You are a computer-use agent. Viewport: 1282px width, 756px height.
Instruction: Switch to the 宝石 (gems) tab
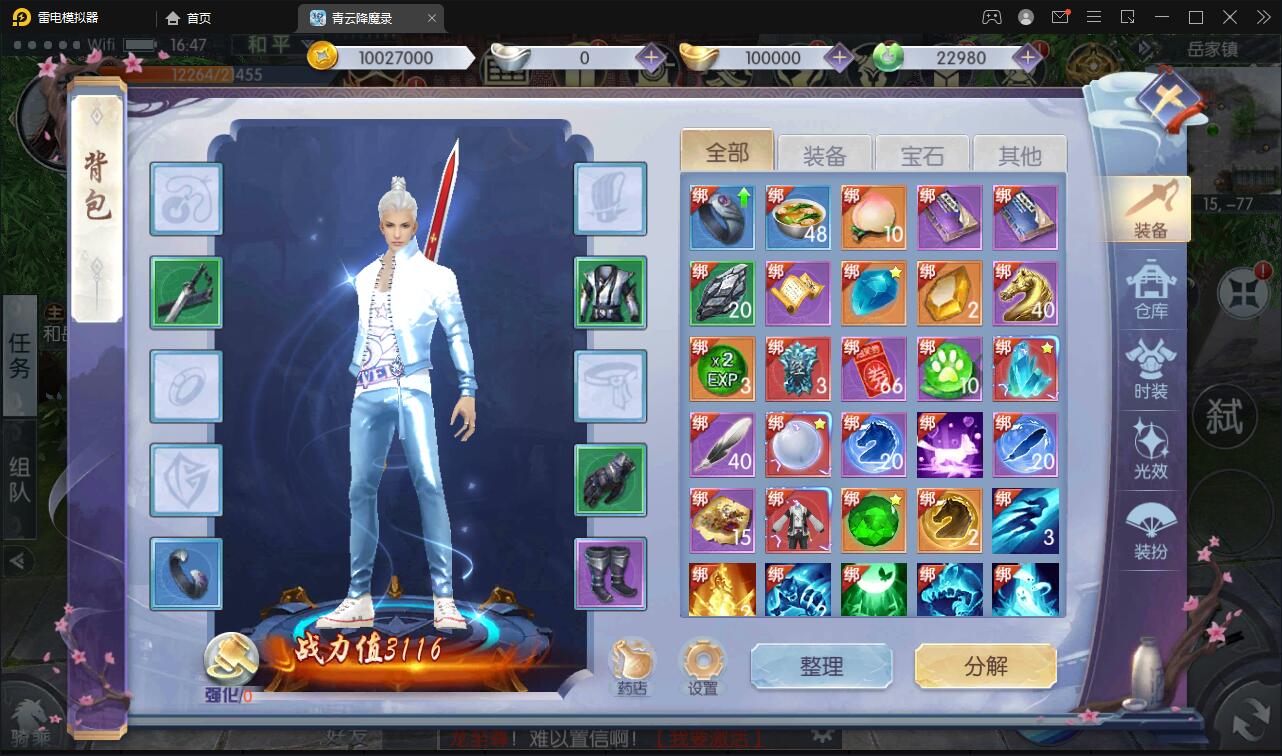pos(922,154)
